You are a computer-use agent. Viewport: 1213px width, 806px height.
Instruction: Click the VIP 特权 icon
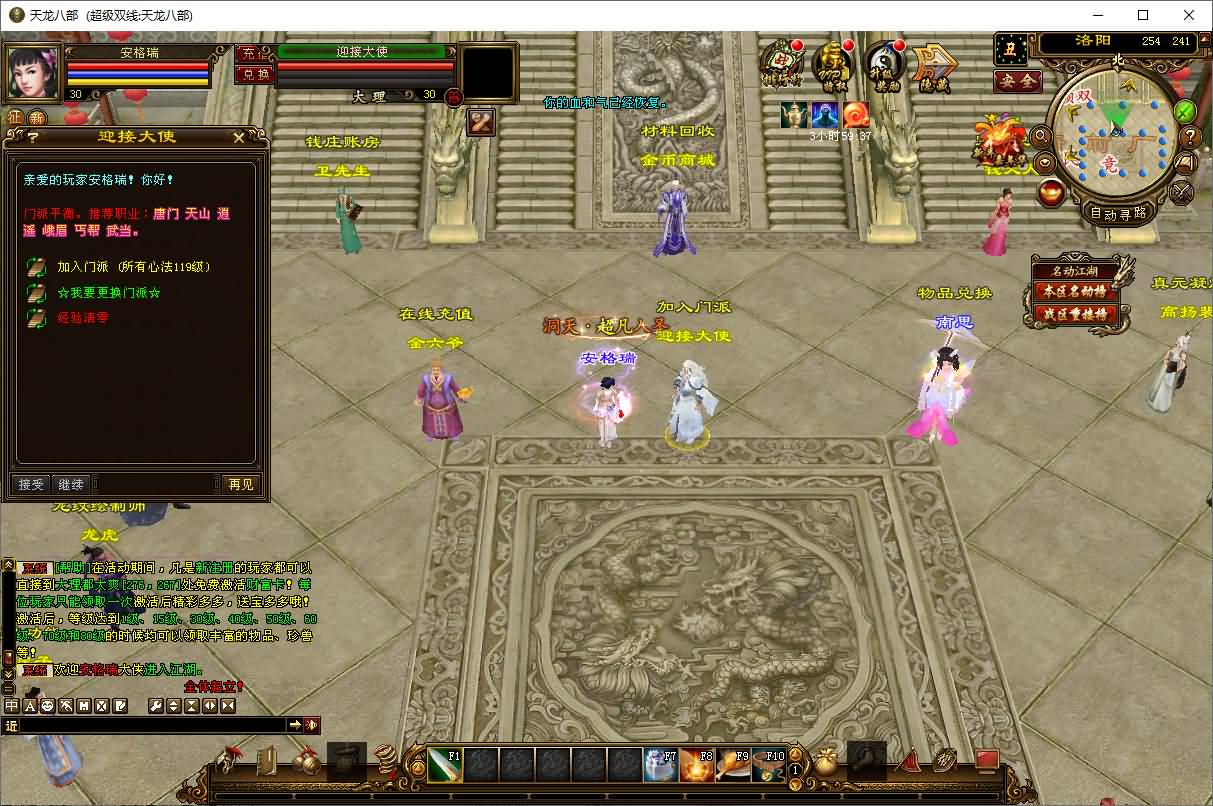[832, 66]
